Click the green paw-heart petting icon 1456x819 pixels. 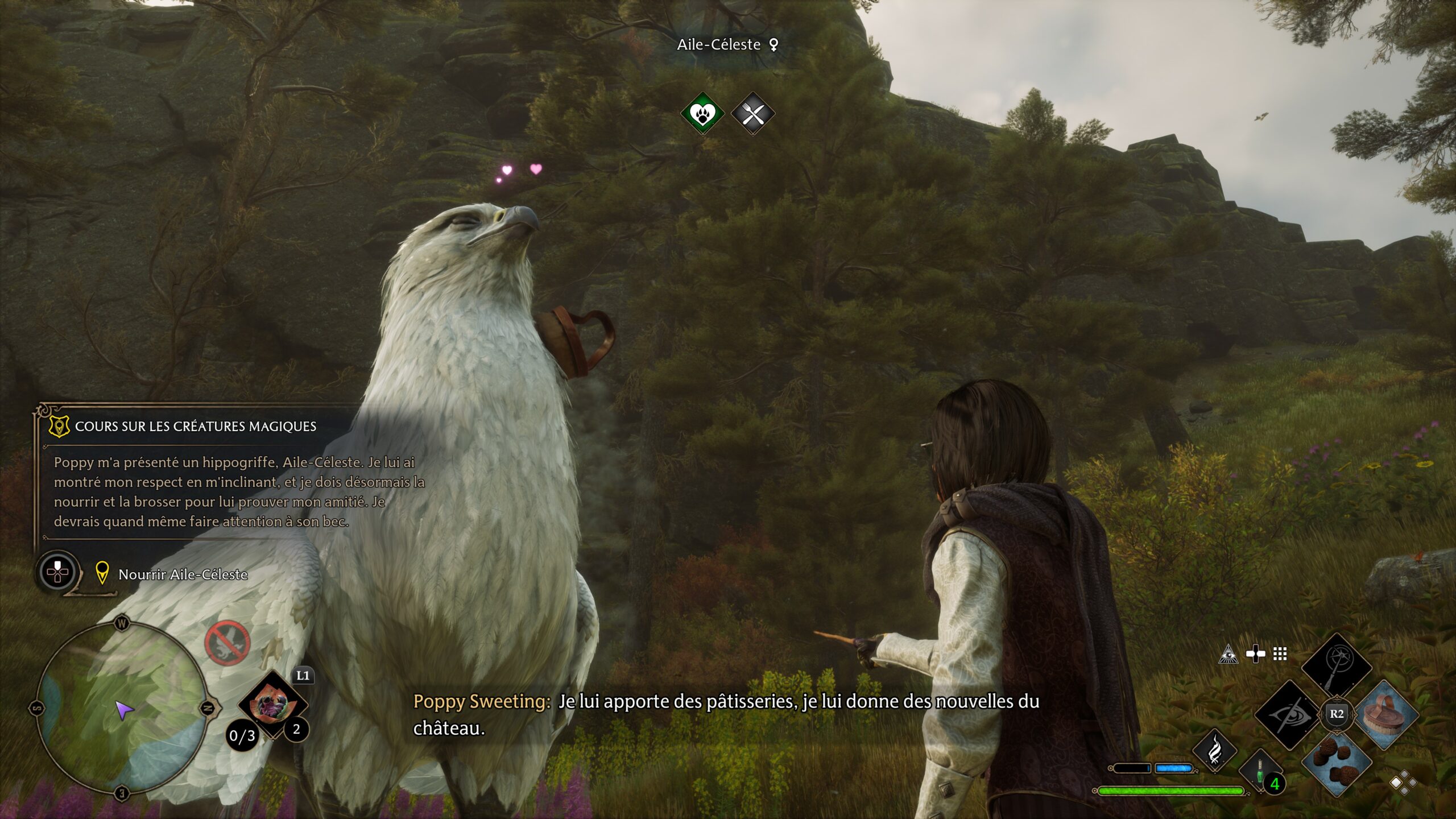tap(702, 113)
